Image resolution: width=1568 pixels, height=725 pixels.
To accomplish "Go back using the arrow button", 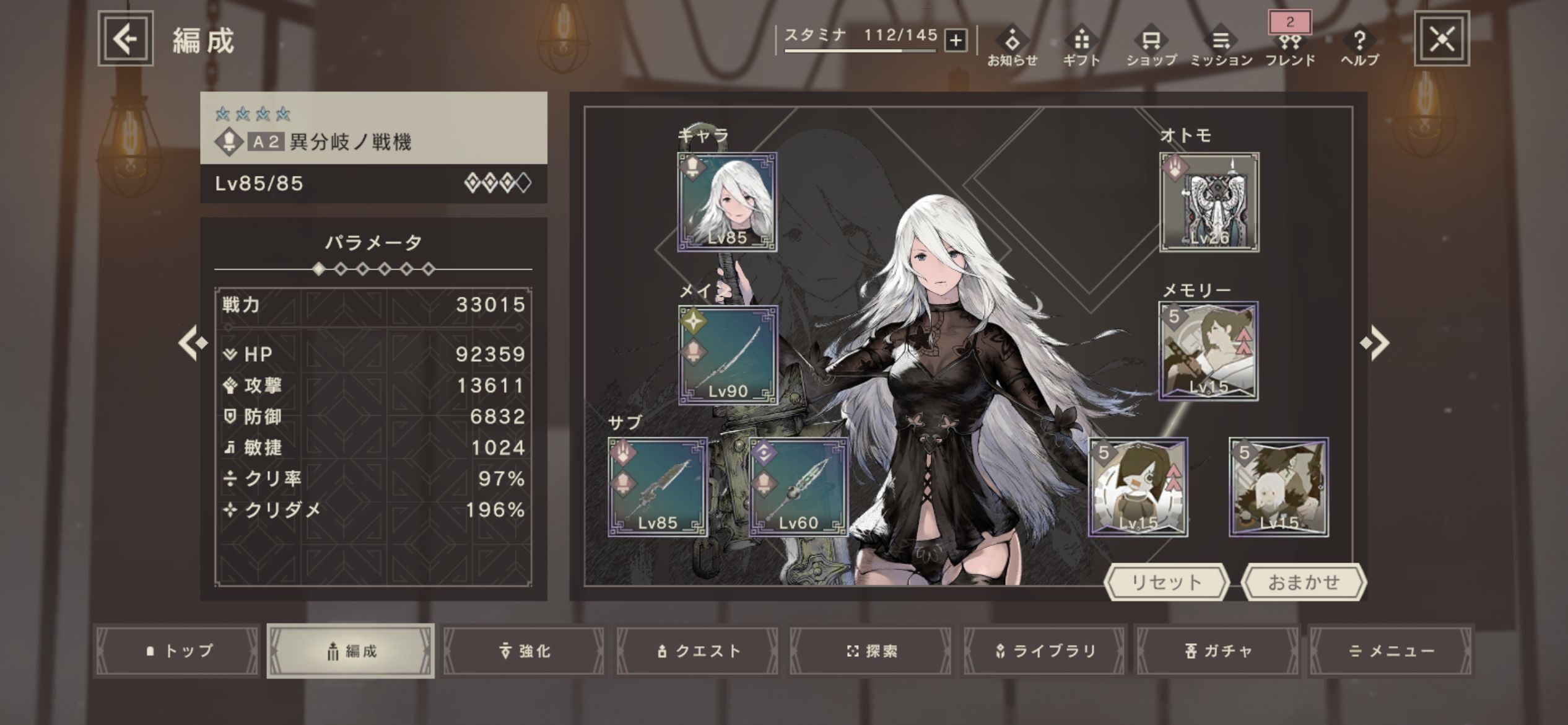I will [x=126, y=39].
